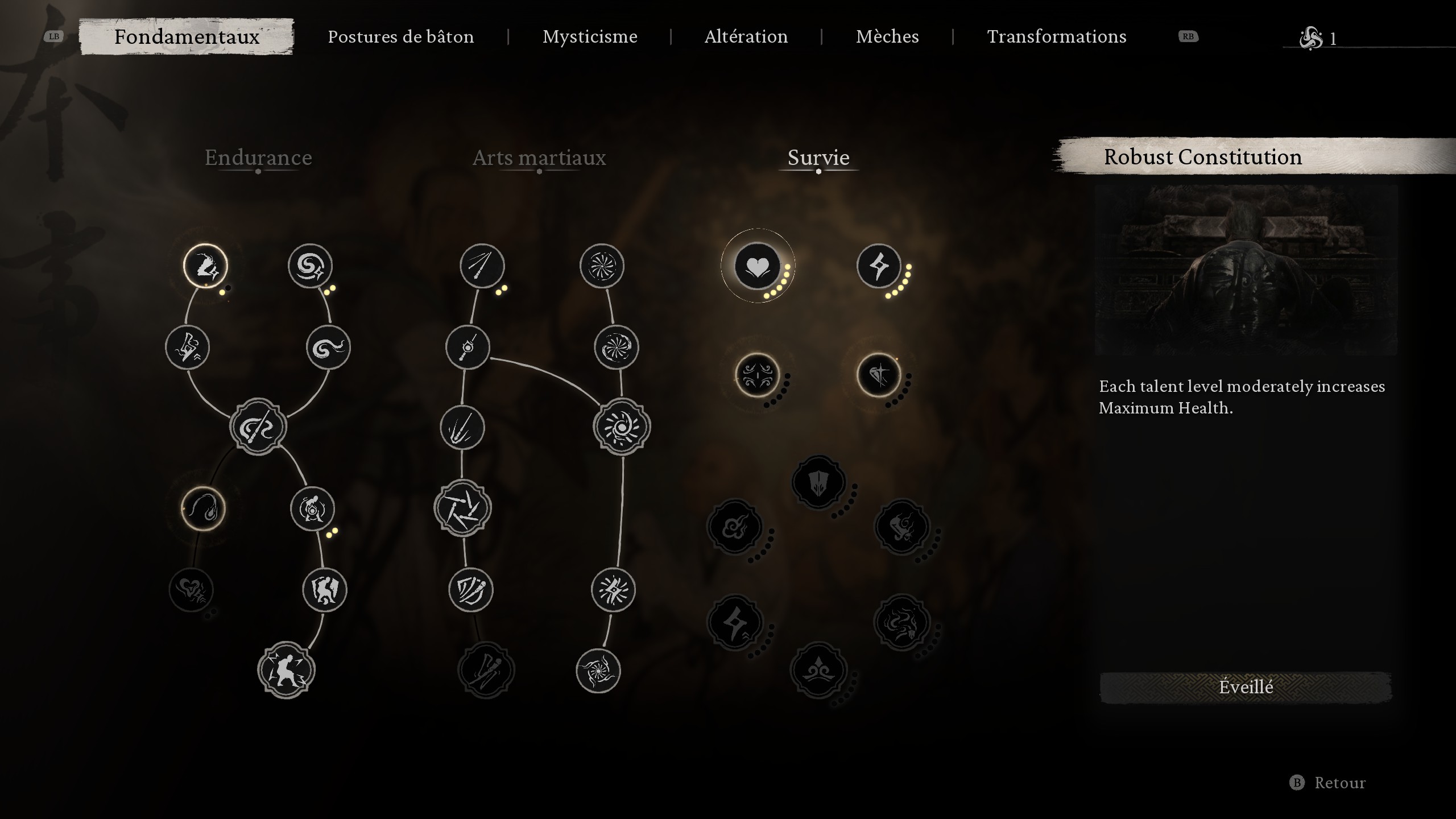Viewport: 1456px width, 819px height.
Task: Open the Transformations tab
Action: point(1057,36)
